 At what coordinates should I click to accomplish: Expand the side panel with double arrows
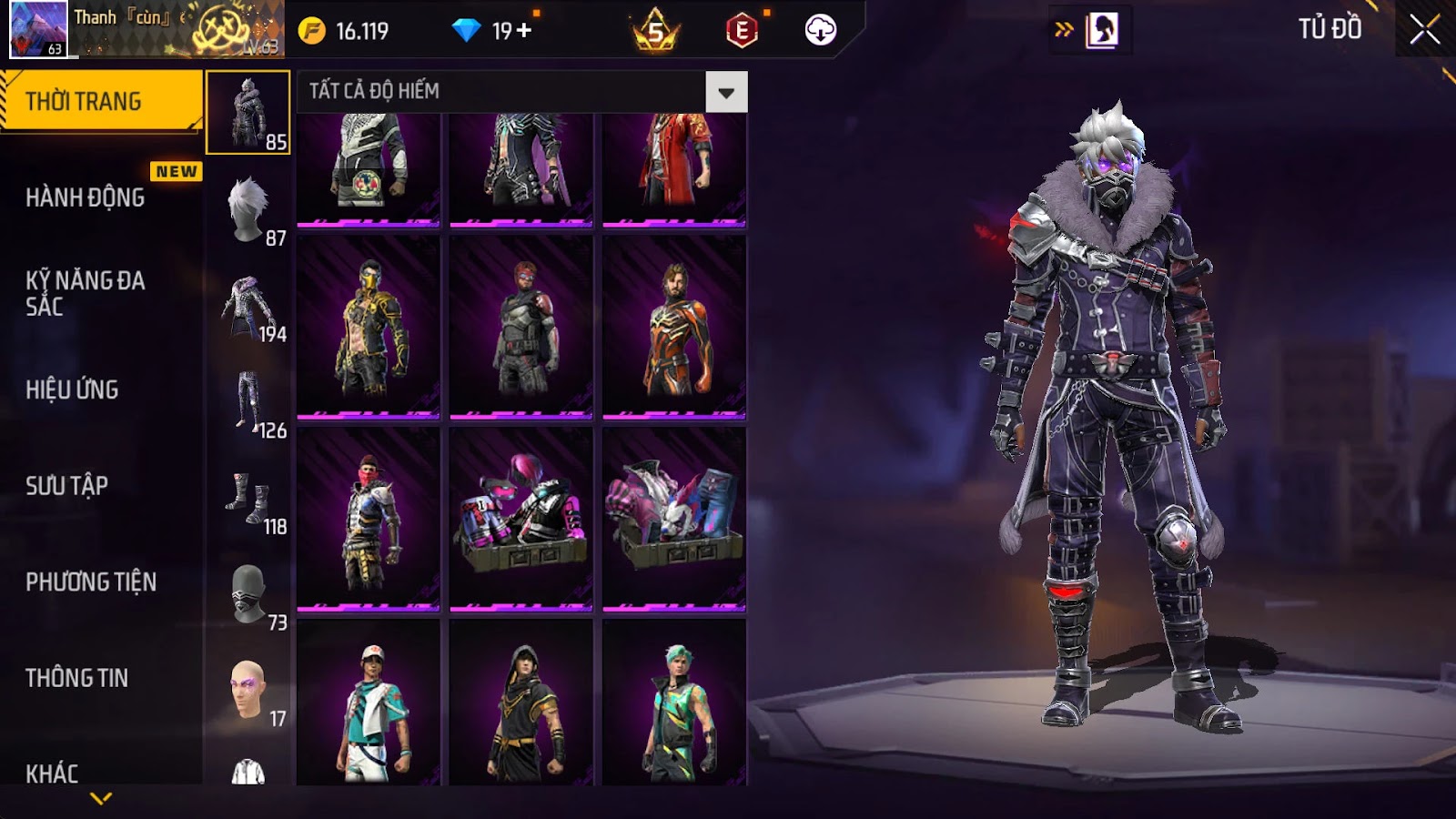click(x=1064, y=30)
